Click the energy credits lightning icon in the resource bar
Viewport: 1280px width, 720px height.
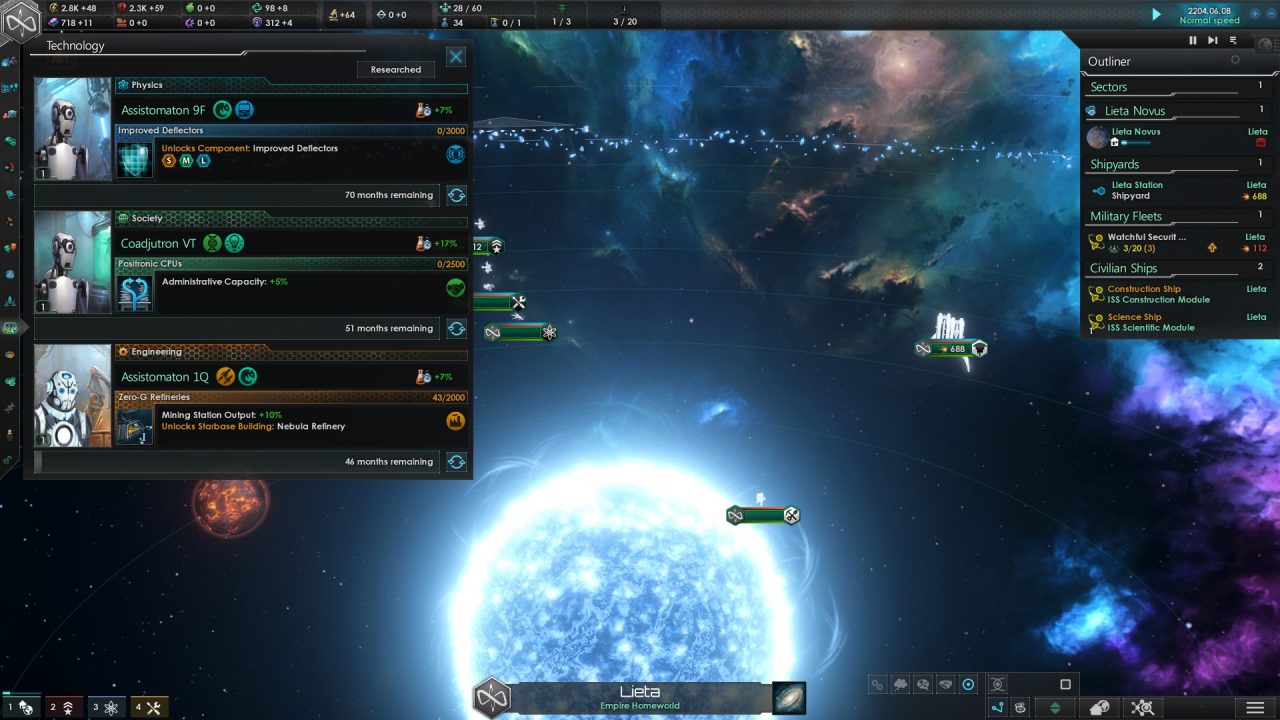[53, 8]
